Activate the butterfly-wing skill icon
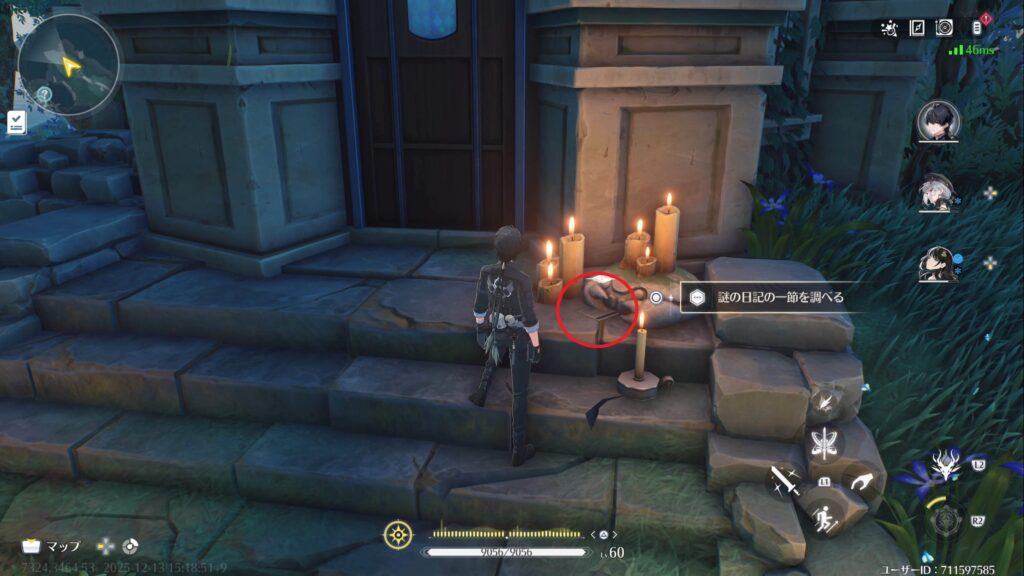The image size is (1024, 576). tap(825, 443)
